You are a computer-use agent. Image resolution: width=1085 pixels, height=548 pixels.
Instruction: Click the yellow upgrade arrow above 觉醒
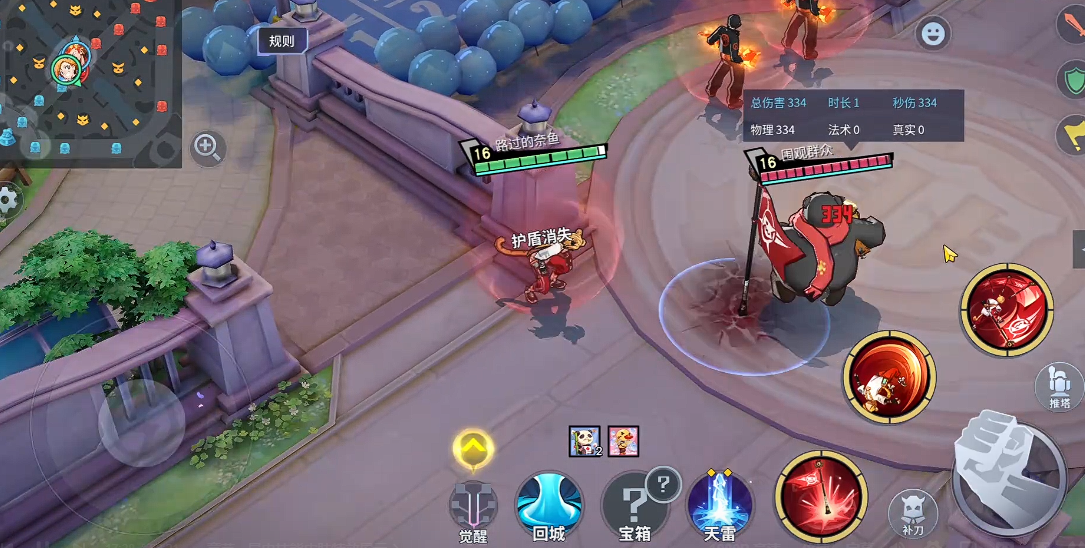tap(473, 449)
